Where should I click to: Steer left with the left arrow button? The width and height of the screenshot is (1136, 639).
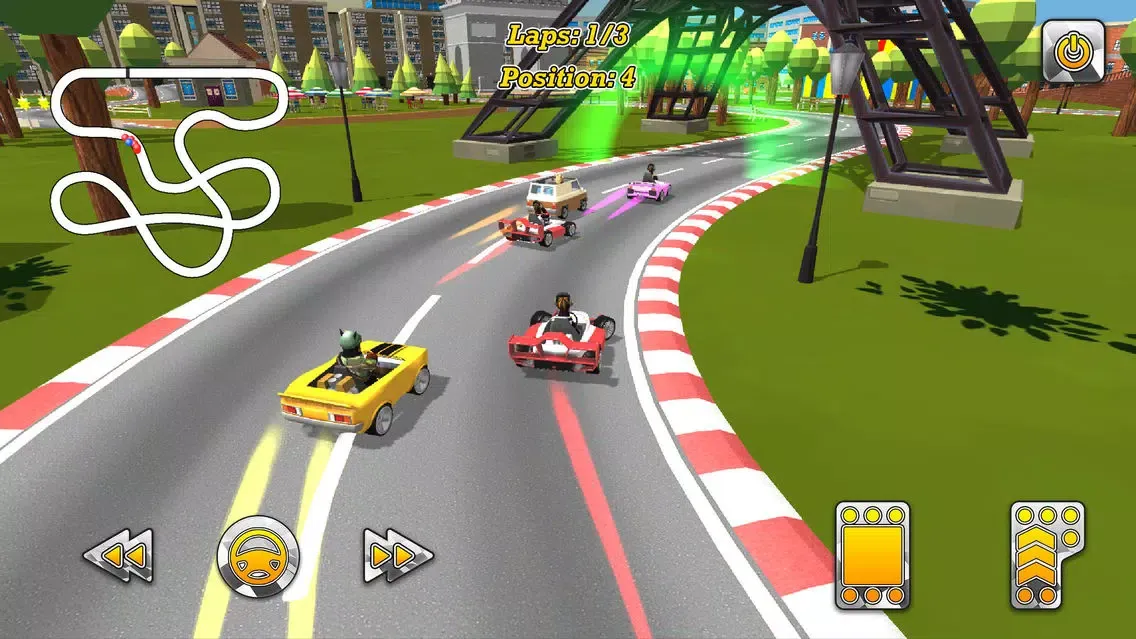pos(118,555)
